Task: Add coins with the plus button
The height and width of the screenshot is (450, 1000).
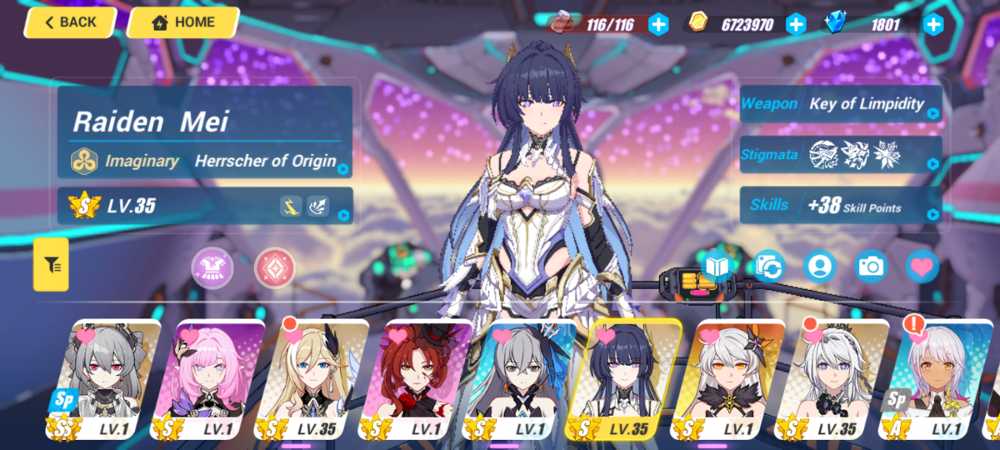Action: (796, 25)
